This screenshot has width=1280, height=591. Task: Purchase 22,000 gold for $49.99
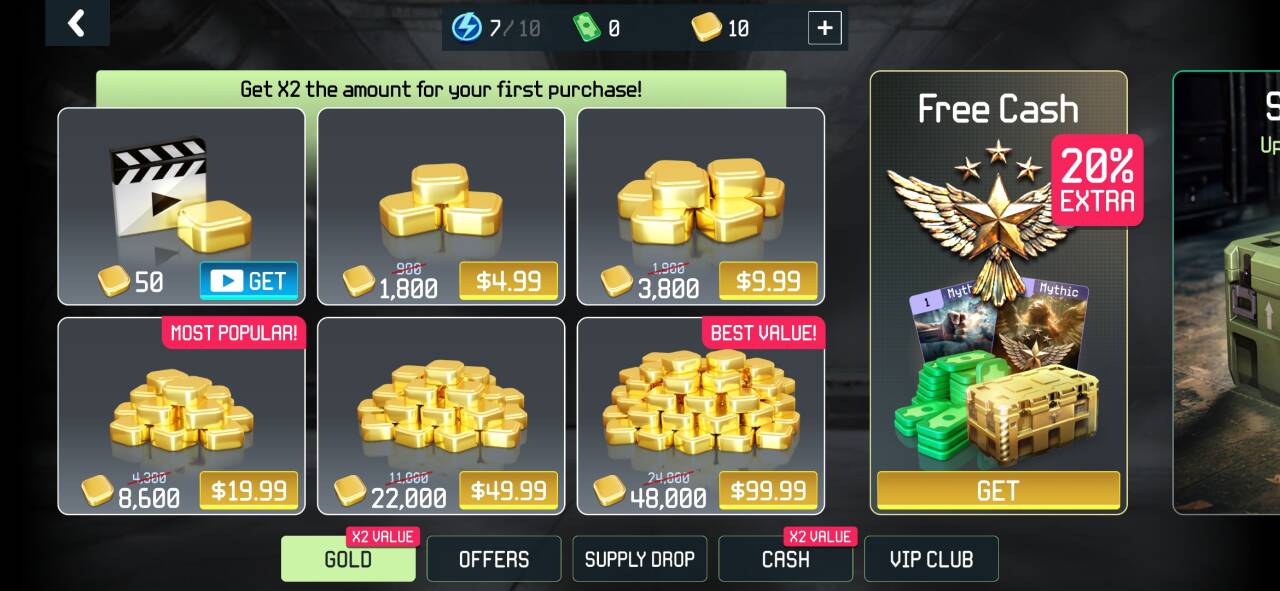[508, 490]
